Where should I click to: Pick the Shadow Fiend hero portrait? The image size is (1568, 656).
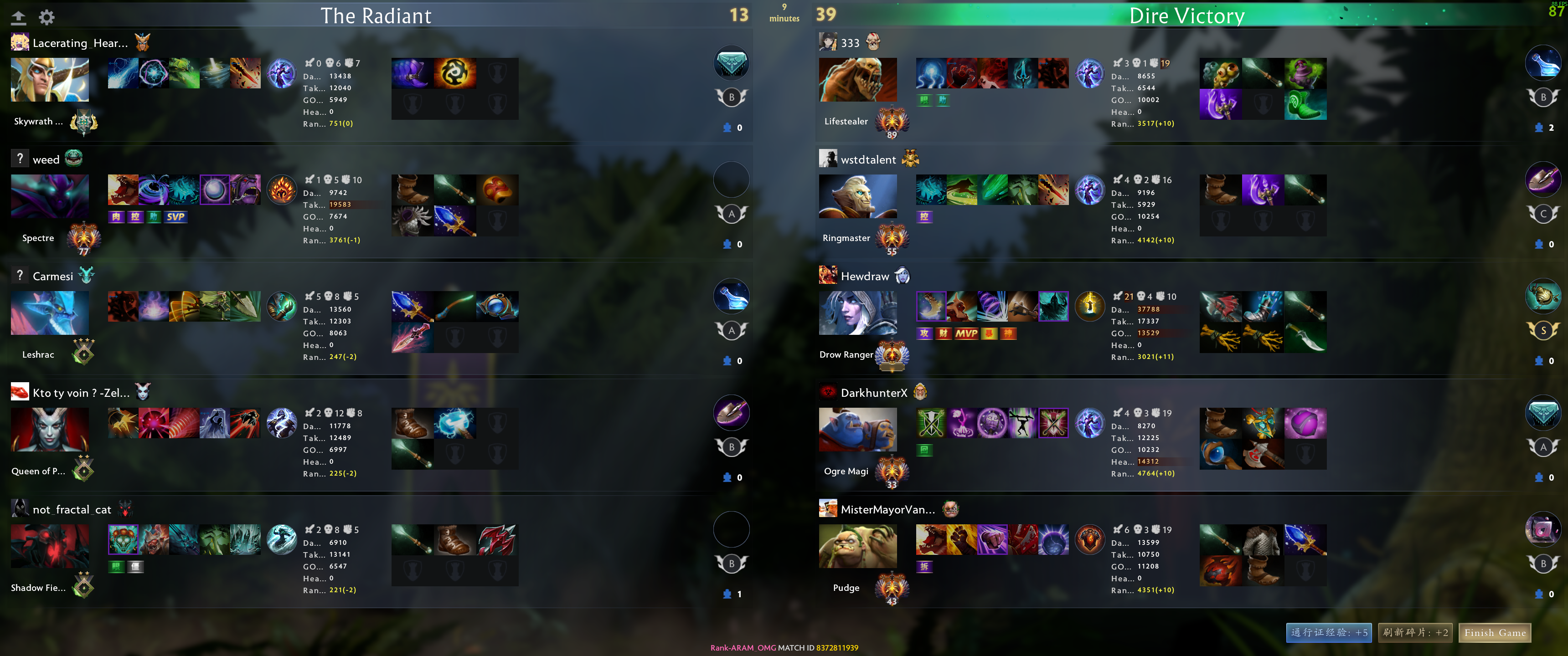(50, 546)
